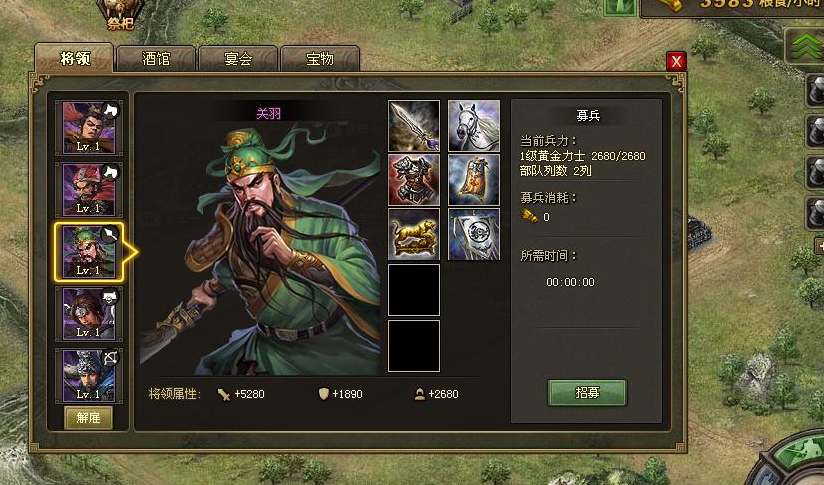Screen dimensions: 824x485
Task: Select the highlighted Guan Yu portrait in list
Action: [x=90, y=251]
